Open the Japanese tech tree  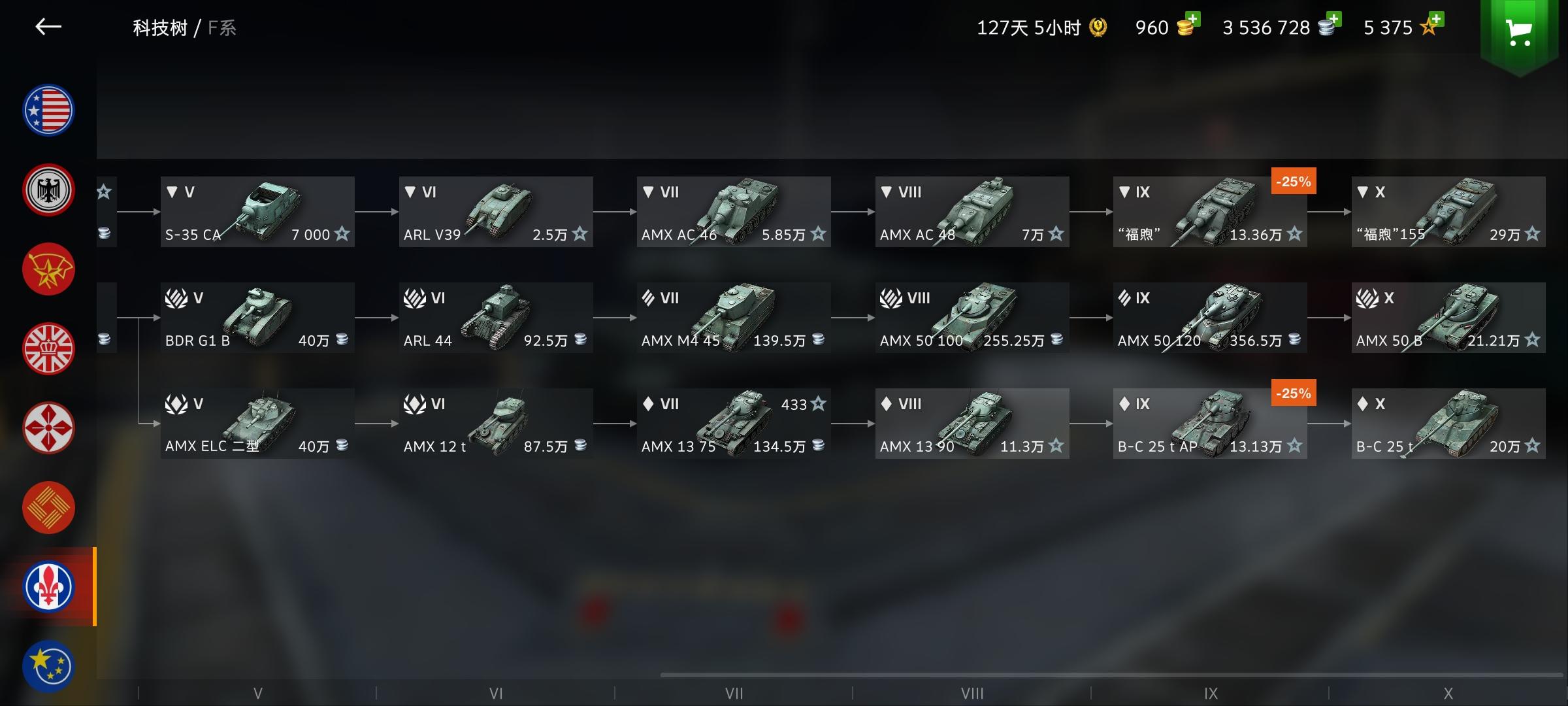pyautogui.click(x=48, y=428)
